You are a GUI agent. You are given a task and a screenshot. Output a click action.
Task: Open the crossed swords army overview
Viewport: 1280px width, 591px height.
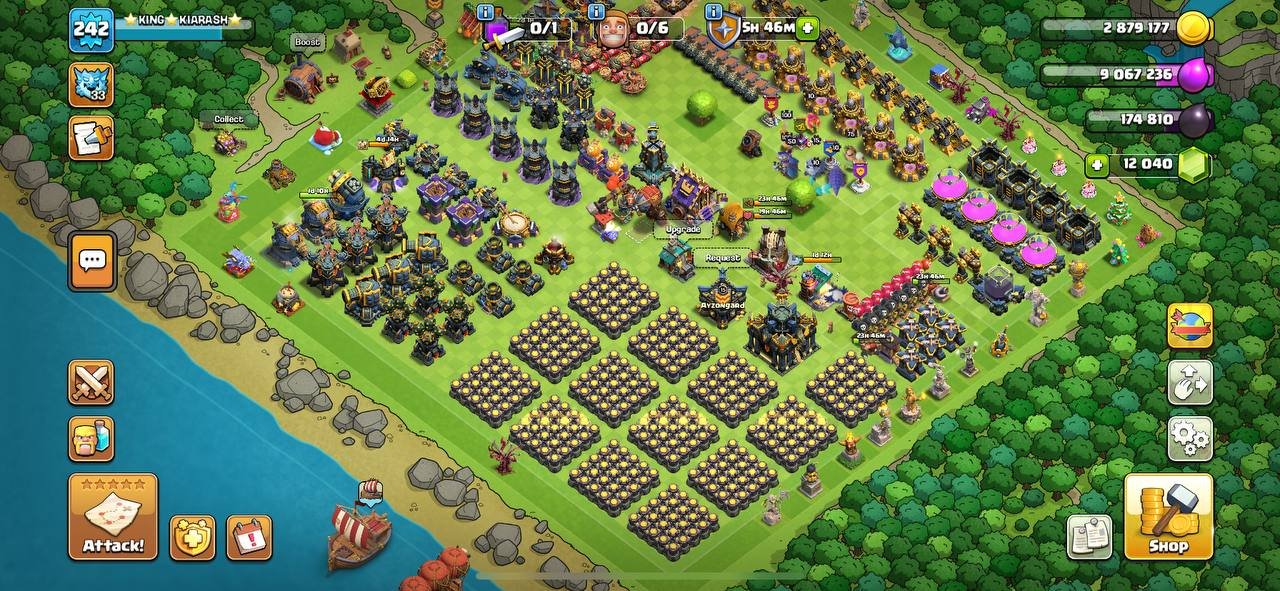tap(91, 382)
